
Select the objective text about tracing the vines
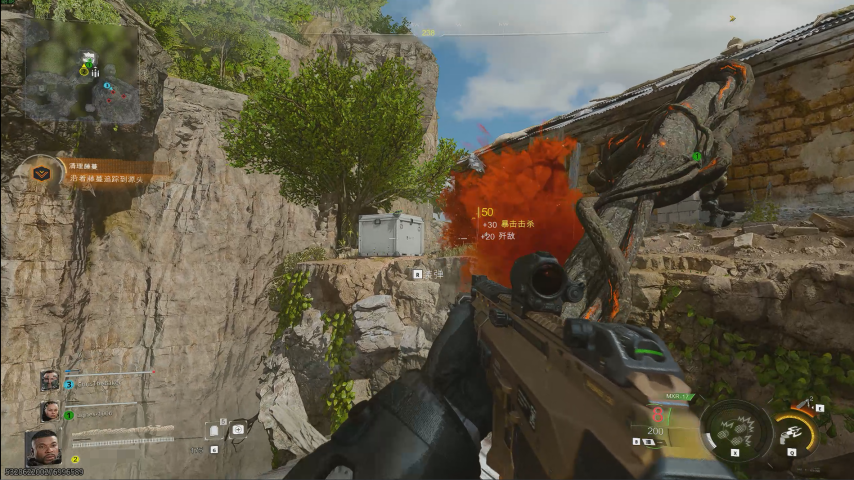(x=105, y=178)
